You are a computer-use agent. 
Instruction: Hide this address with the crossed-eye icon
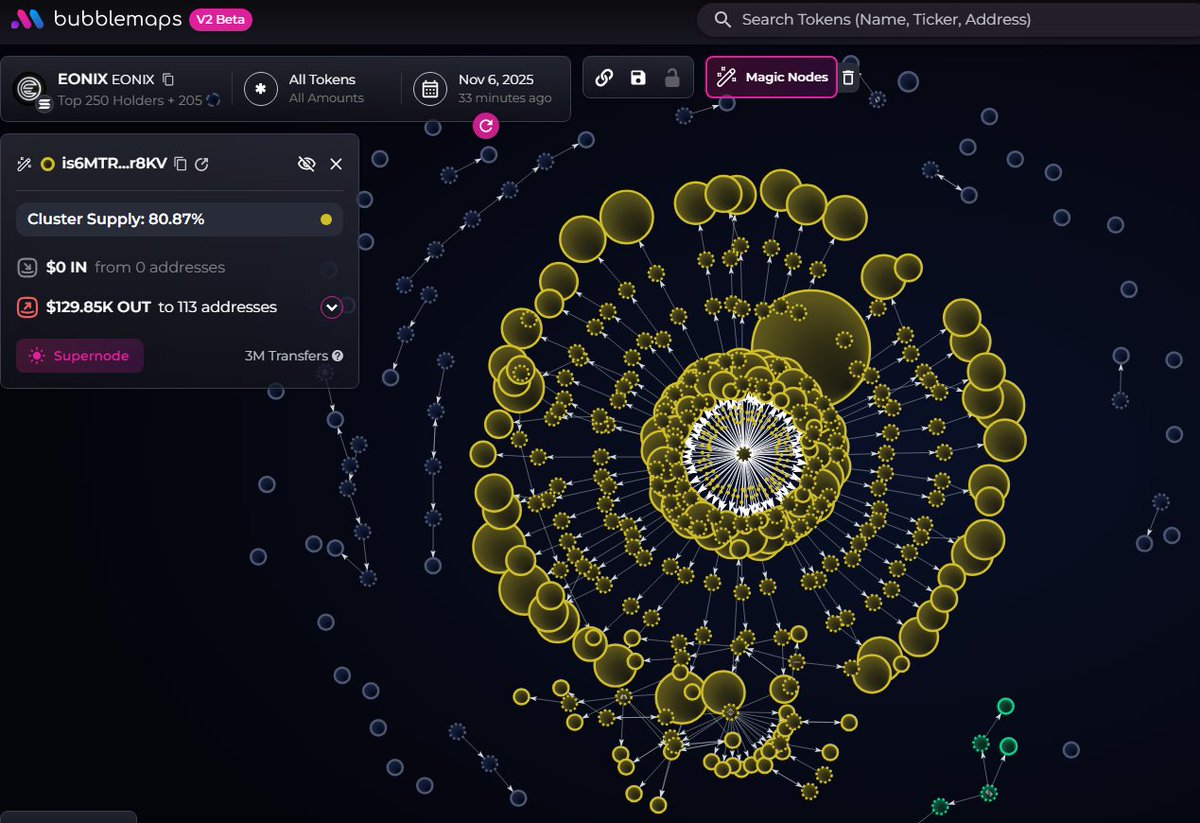point(307,164)
